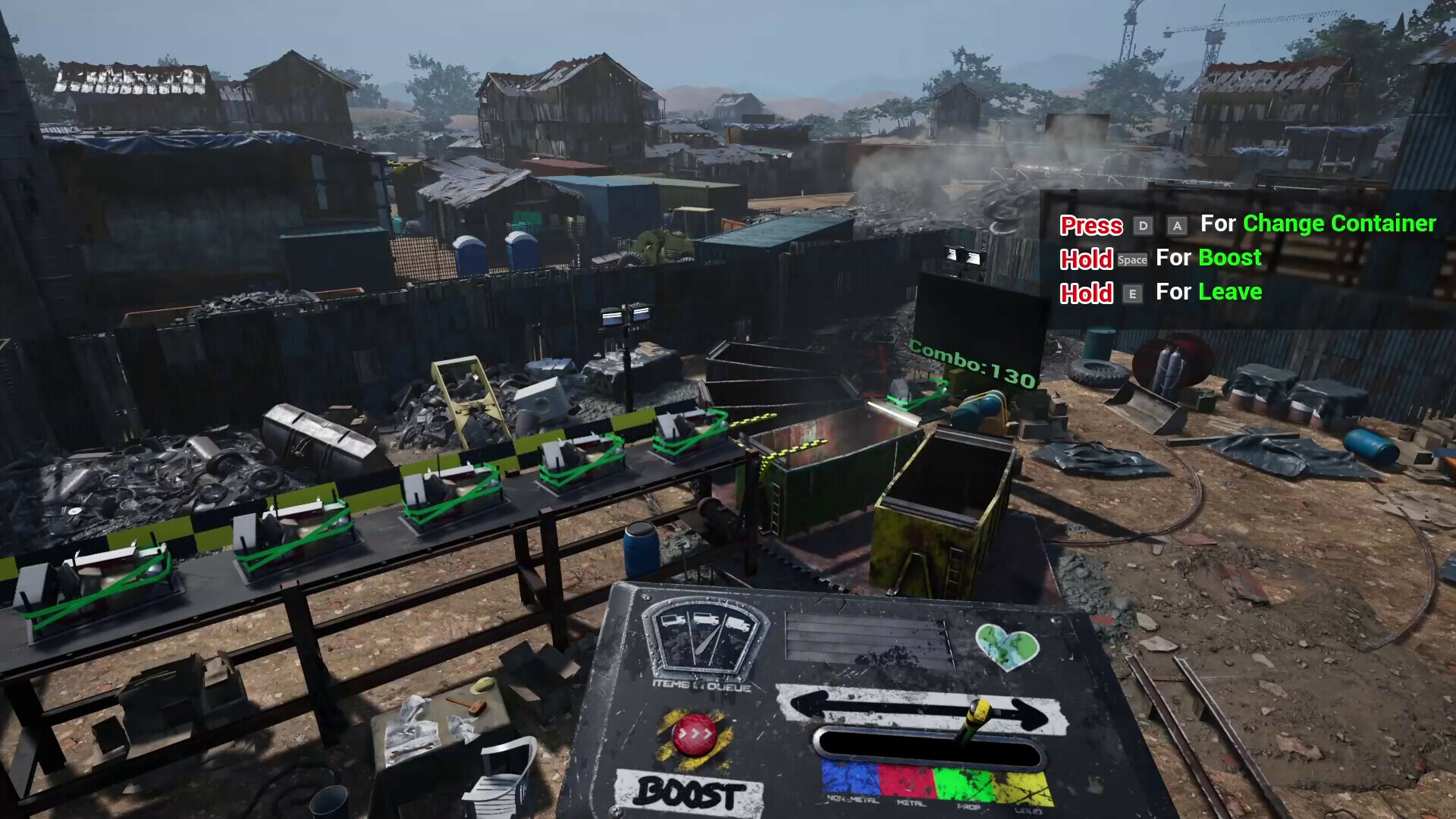Click the A key icon in the Change Container prompt
Image resolution: width=1456 pixels, height=819 pixels.
[x=1178, y=225]
